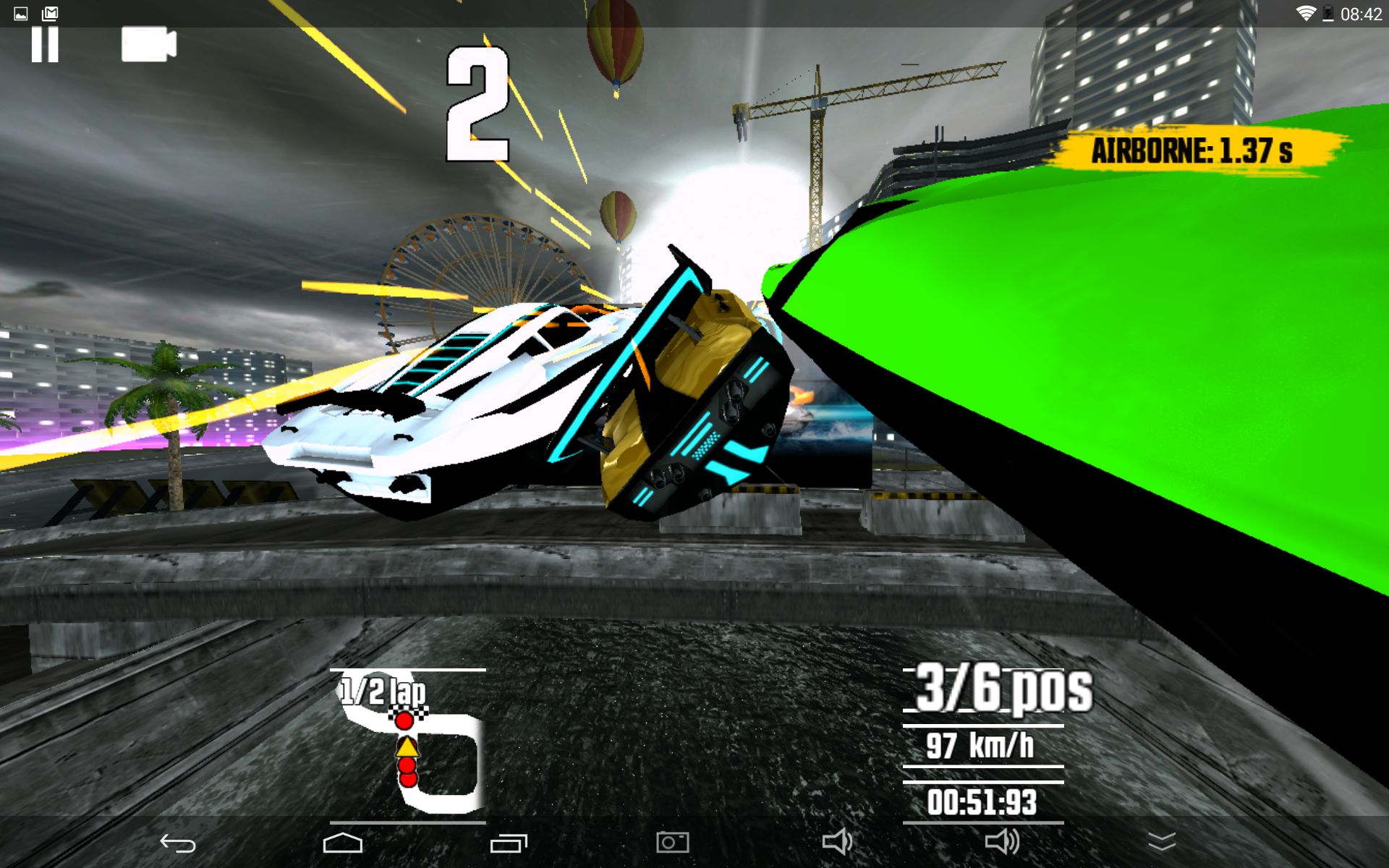The width and height of the screenshot is (1389, 868).
Task: Switch the camera view
Action: (149, 45)
